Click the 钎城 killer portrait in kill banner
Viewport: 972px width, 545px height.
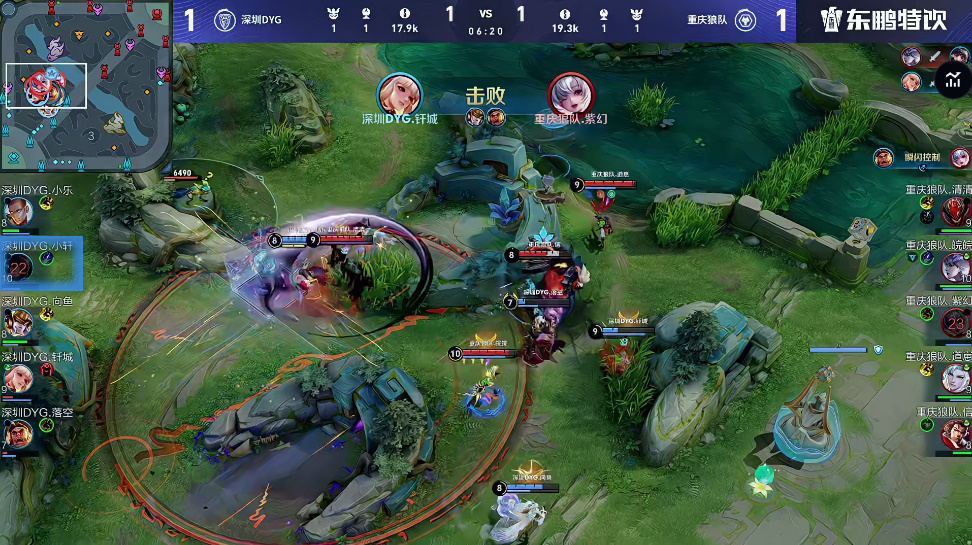coord(400,94)
